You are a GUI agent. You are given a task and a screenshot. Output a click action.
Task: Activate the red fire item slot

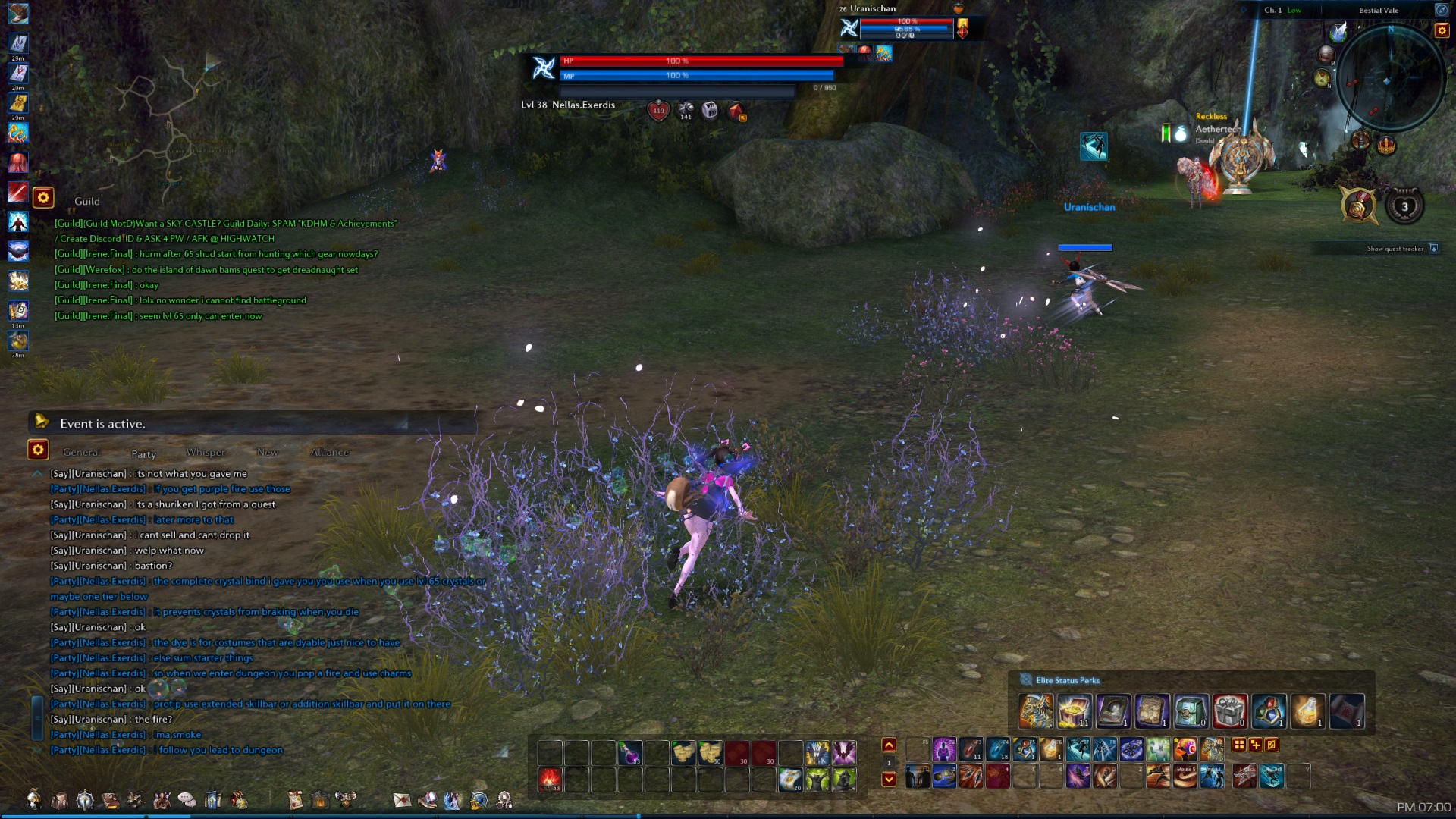550,780
